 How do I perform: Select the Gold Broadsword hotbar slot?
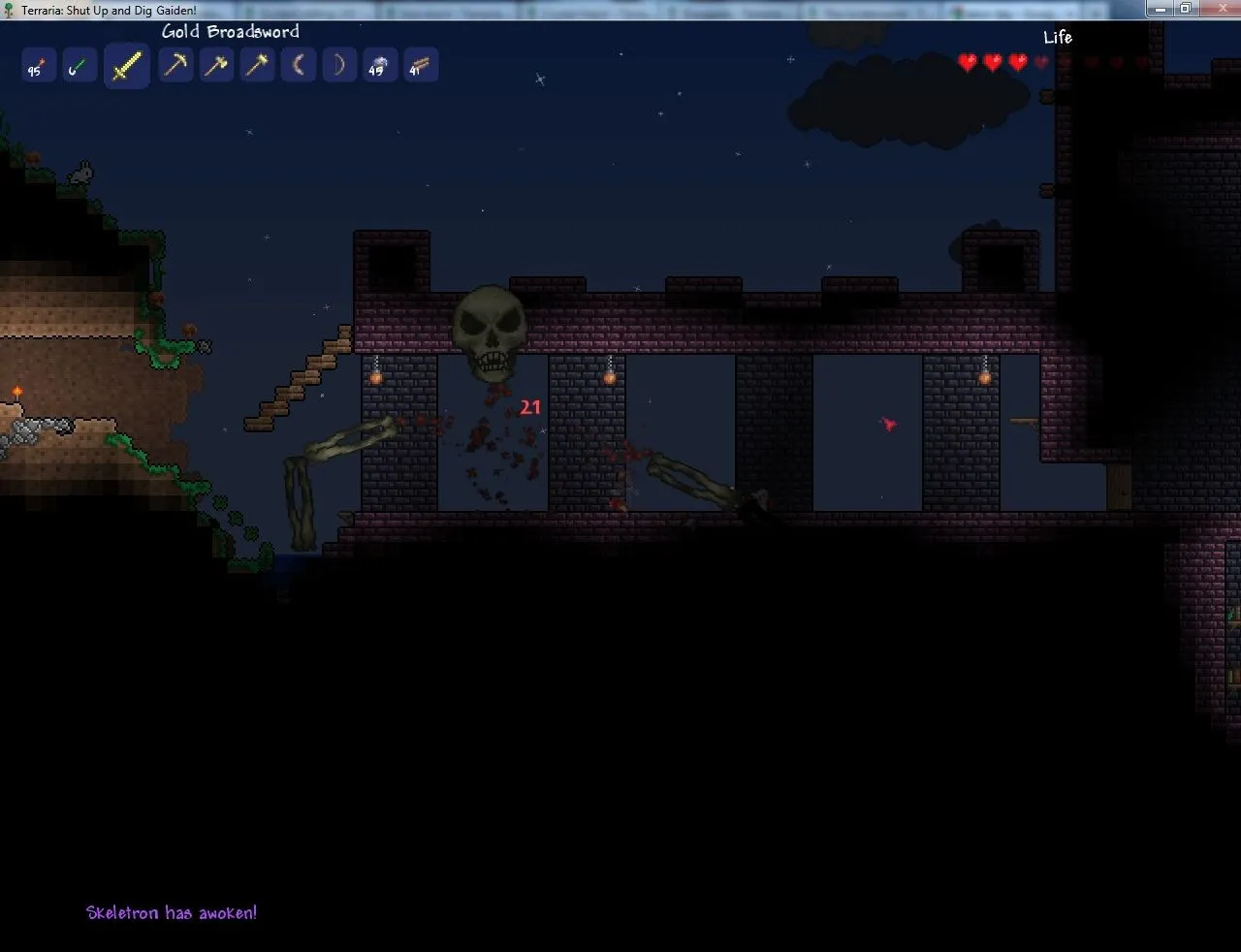coord(127,67)
